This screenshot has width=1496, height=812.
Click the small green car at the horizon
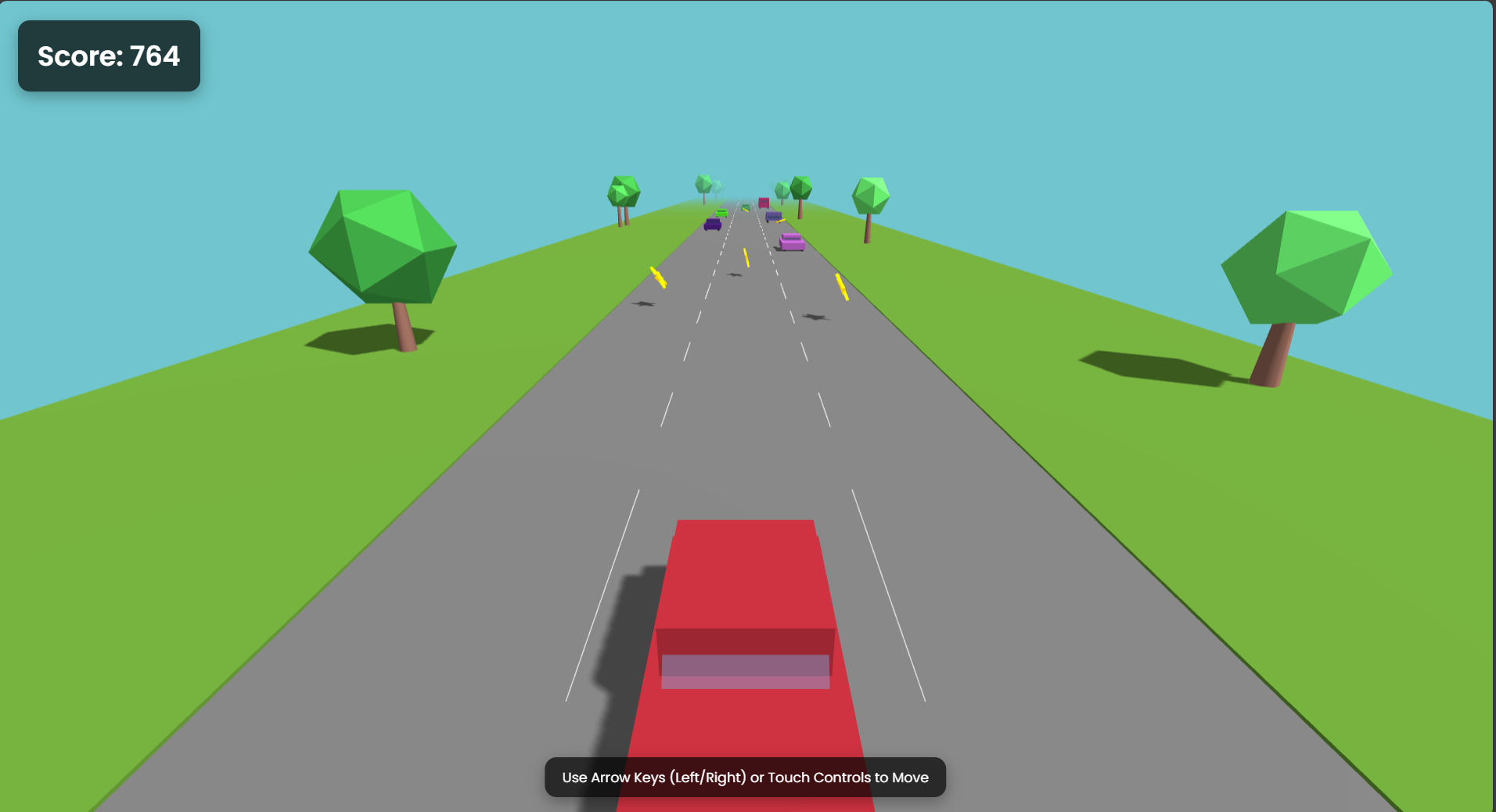pyautogui.click(x=746, y=207)
